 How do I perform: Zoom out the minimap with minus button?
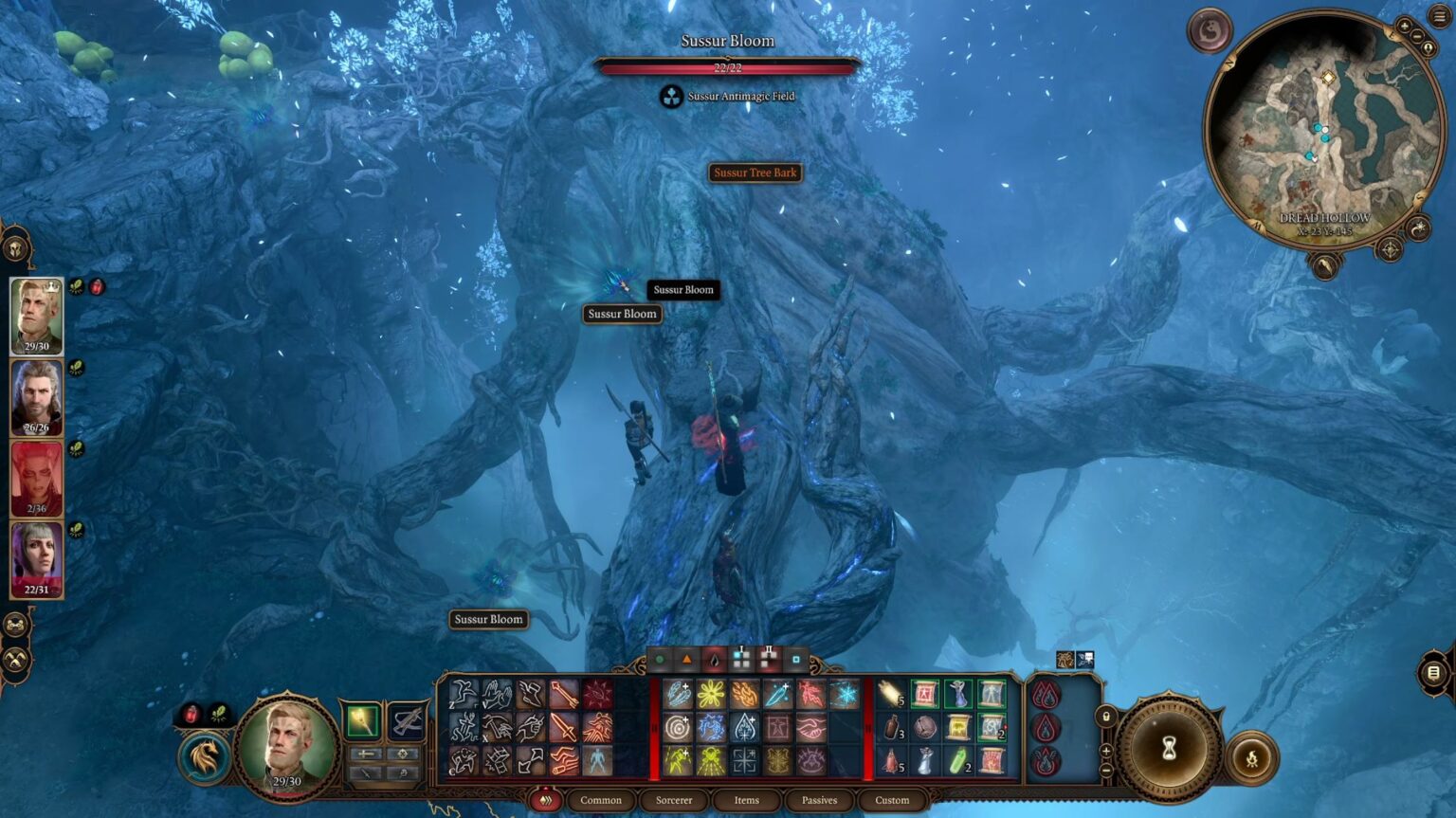(1417, 36)
